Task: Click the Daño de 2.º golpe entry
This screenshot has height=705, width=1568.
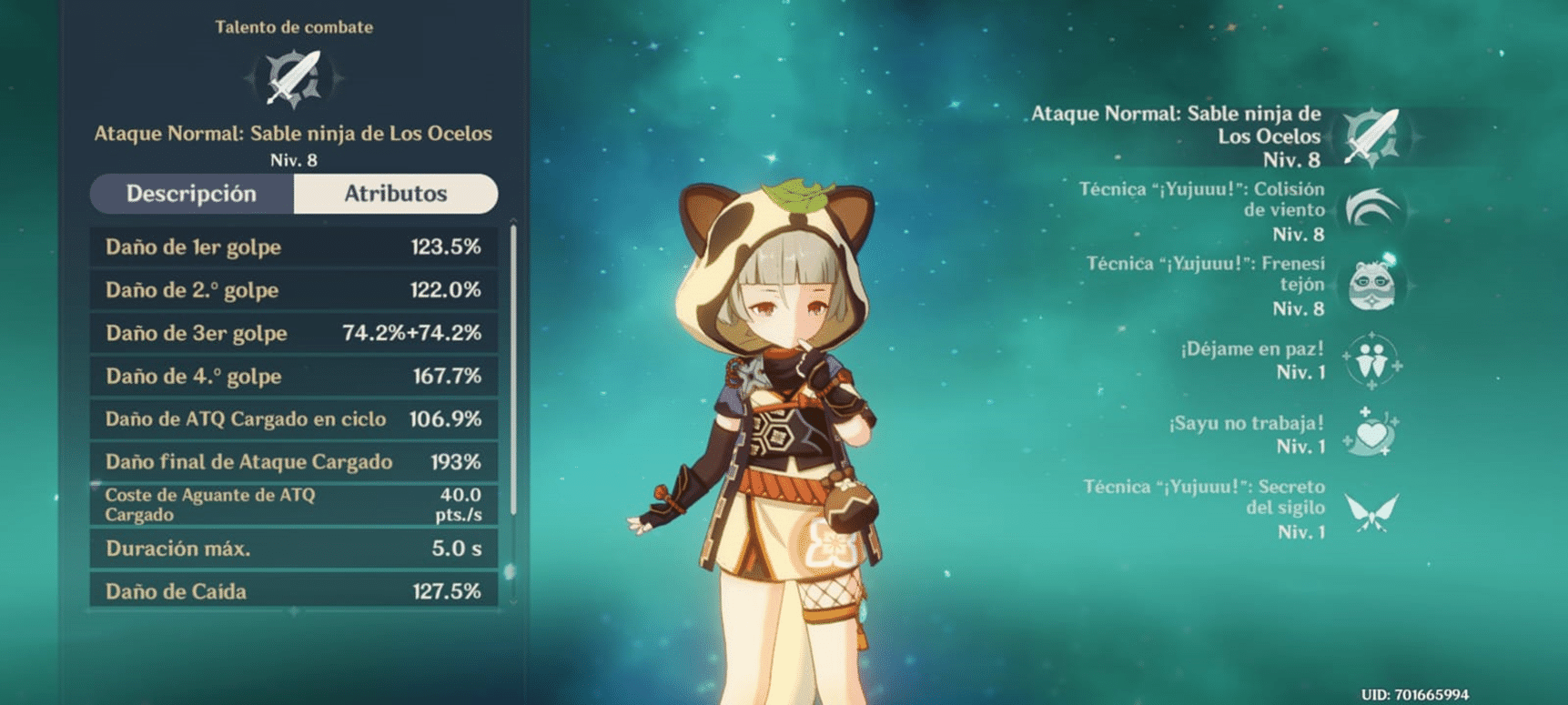Action: (293, 289)
